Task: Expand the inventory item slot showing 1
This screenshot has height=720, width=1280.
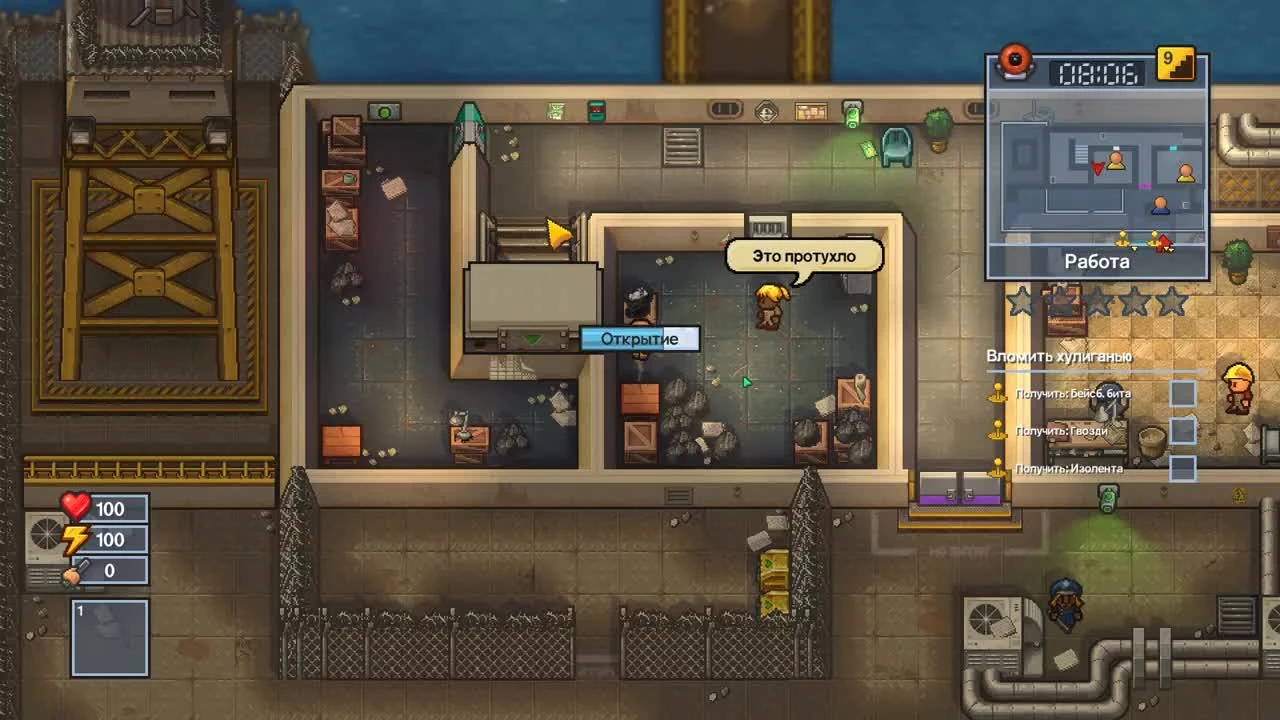Action: [108, 637]
